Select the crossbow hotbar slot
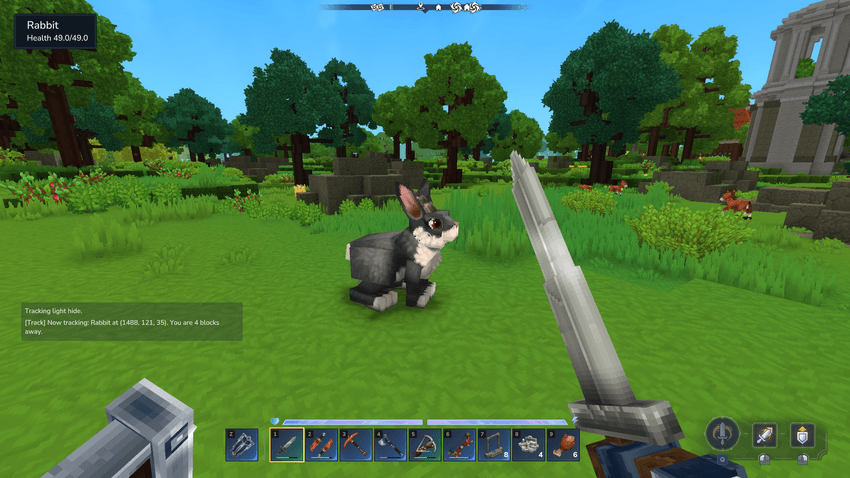This screenshot has height=478, width=850. 425,444
